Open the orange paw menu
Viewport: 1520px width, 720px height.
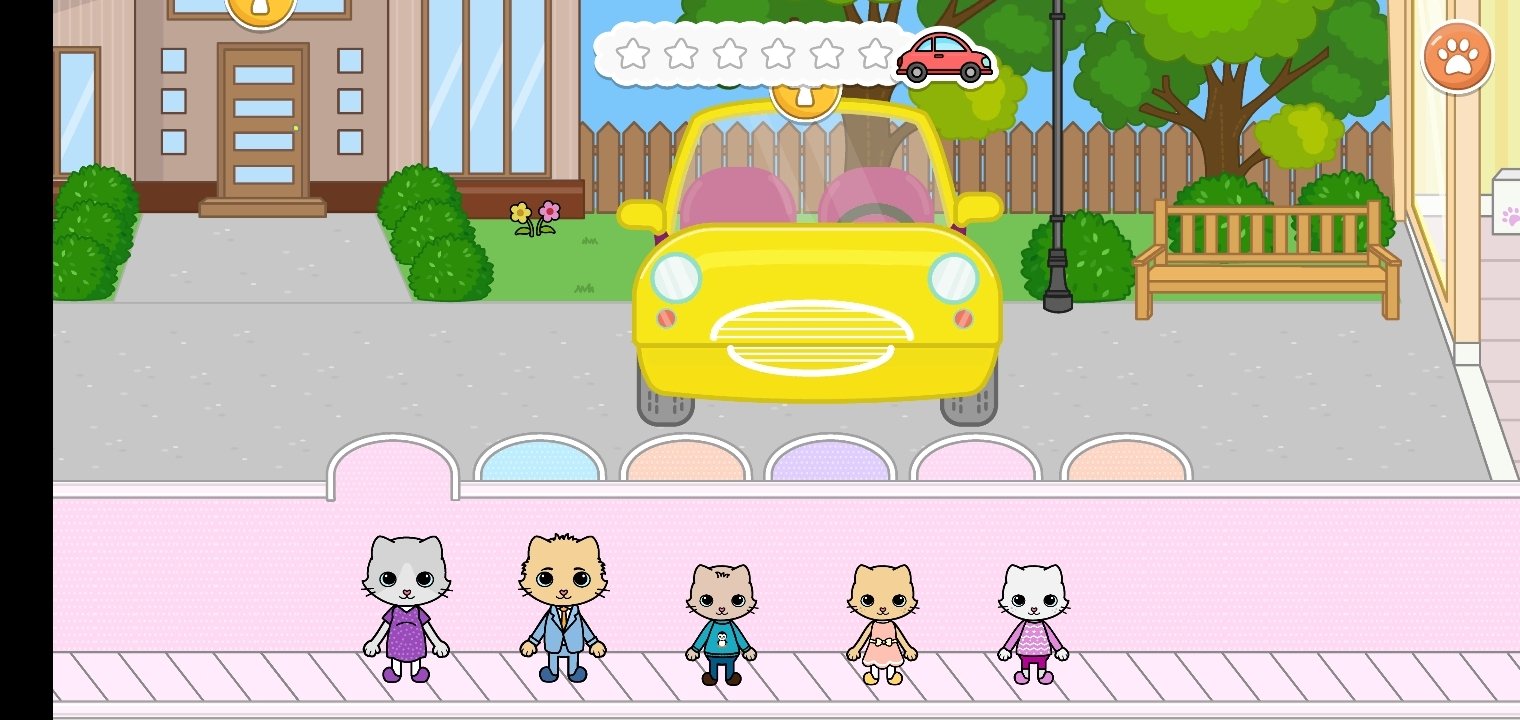[1457, 54]
